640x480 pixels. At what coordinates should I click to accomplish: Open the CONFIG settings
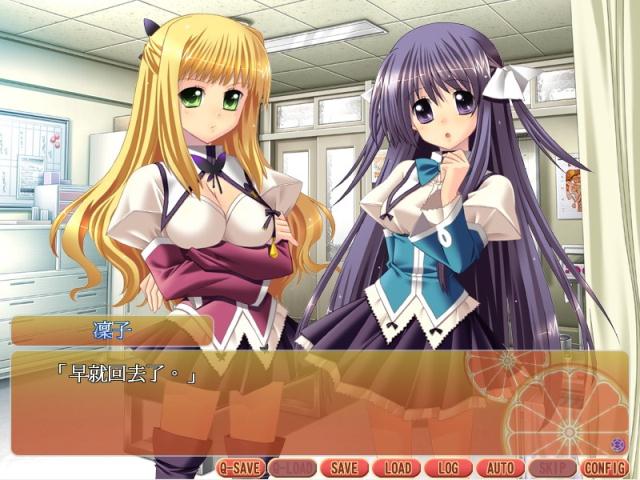point(603,467)
